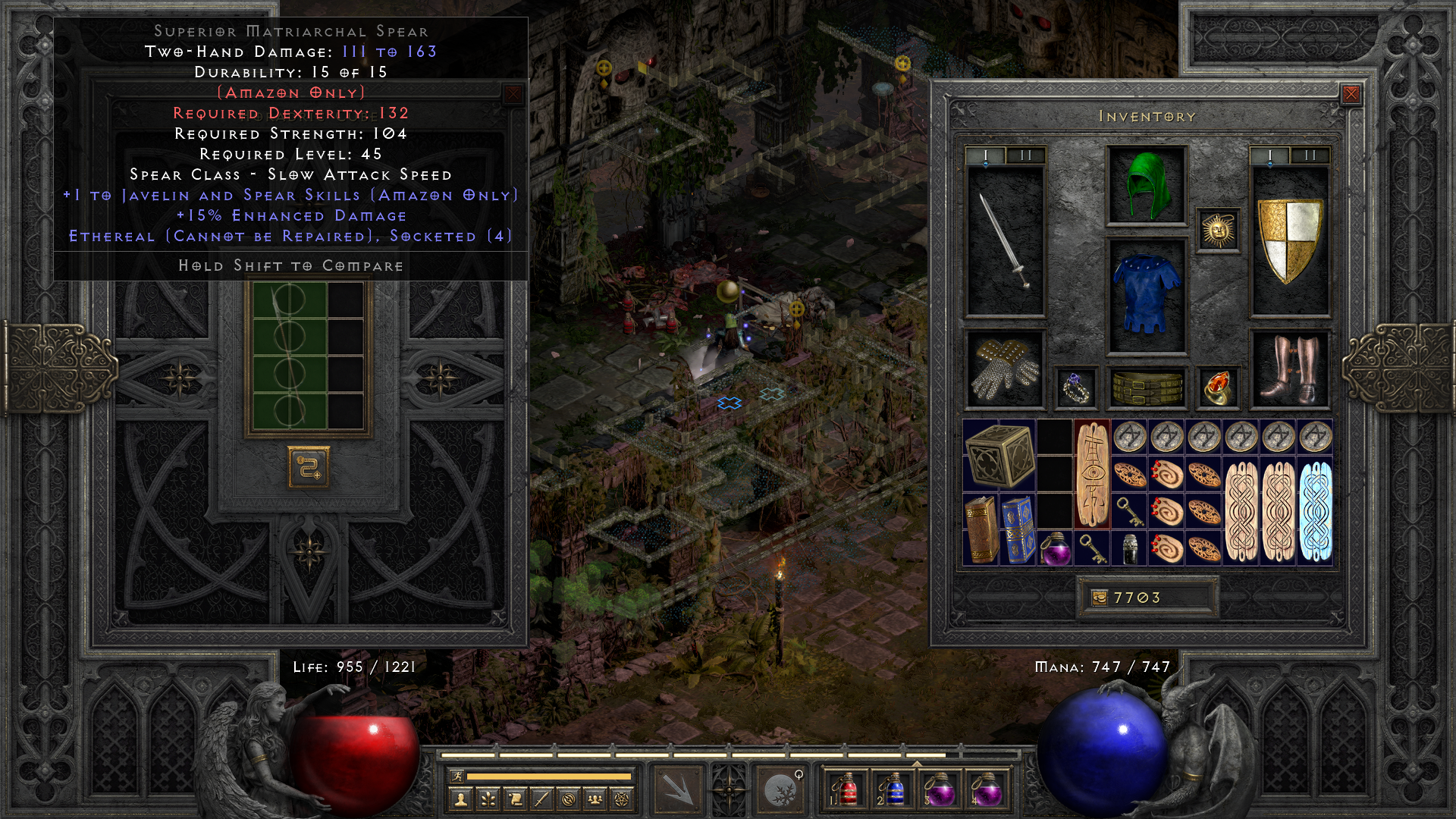Click the sword icon in the menu bar
Image resolution: width=1456 pixels, height=819 pixels.
coord(541,799)
